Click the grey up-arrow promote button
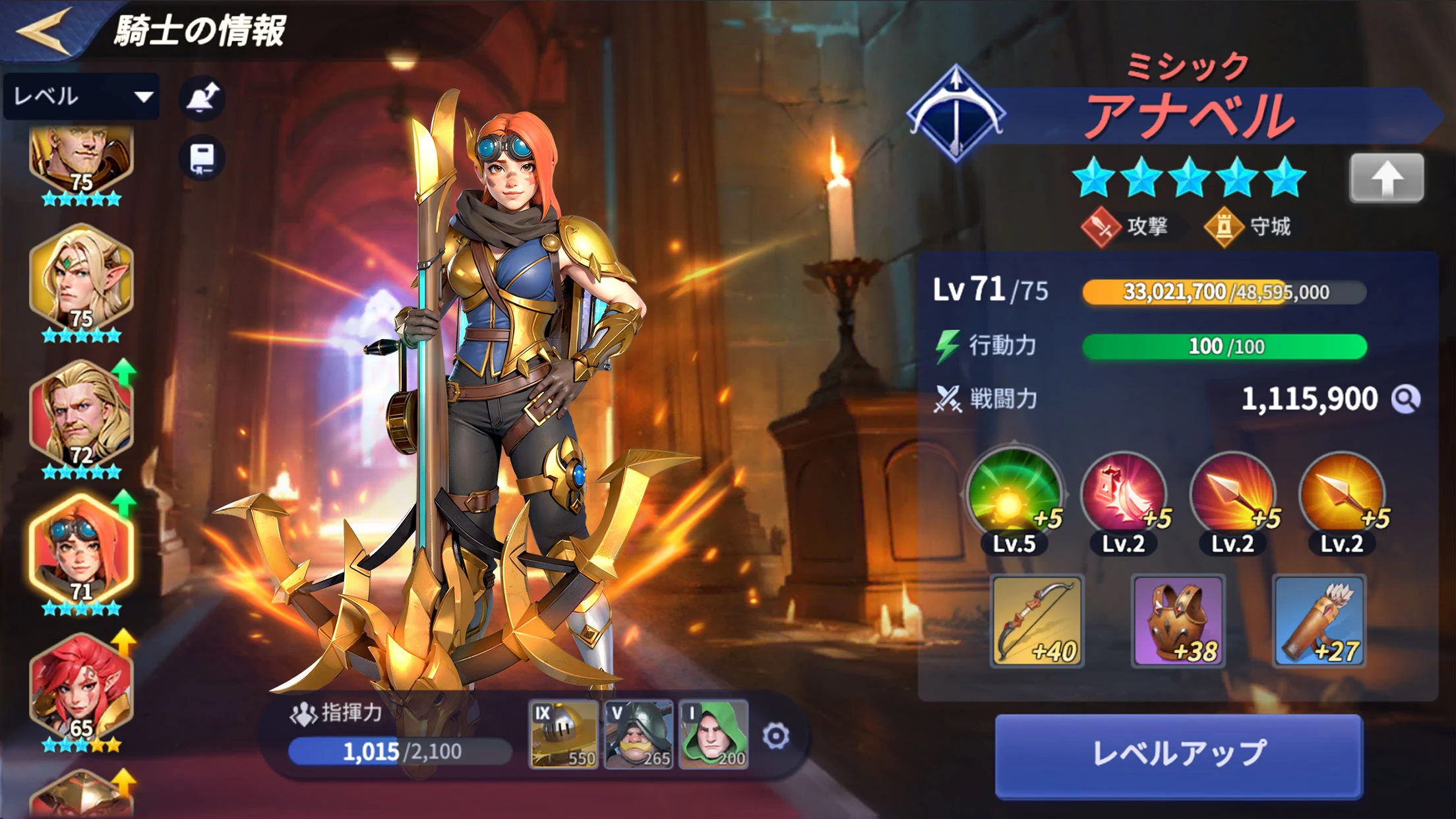 pos(1386,178)
